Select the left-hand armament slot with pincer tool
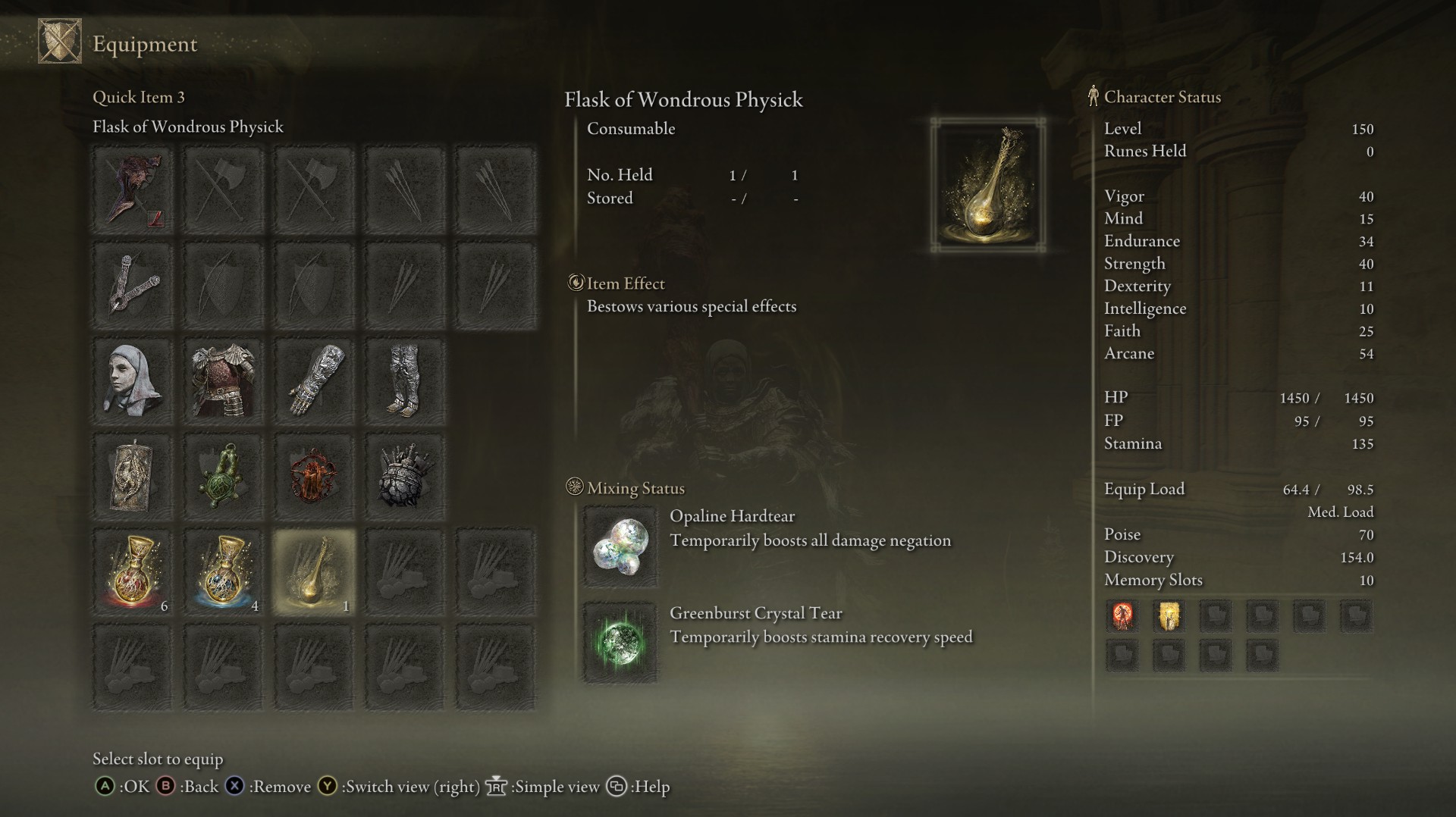1456x817 pixels. point(133,286)
